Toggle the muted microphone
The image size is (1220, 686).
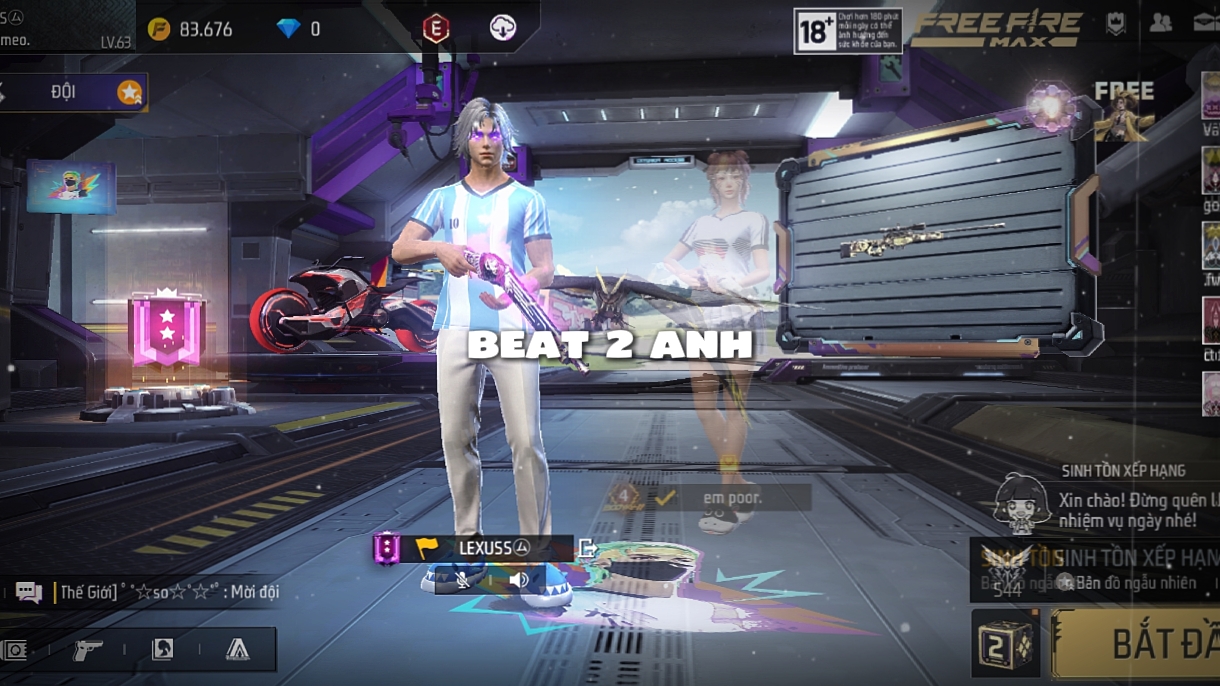463,580
